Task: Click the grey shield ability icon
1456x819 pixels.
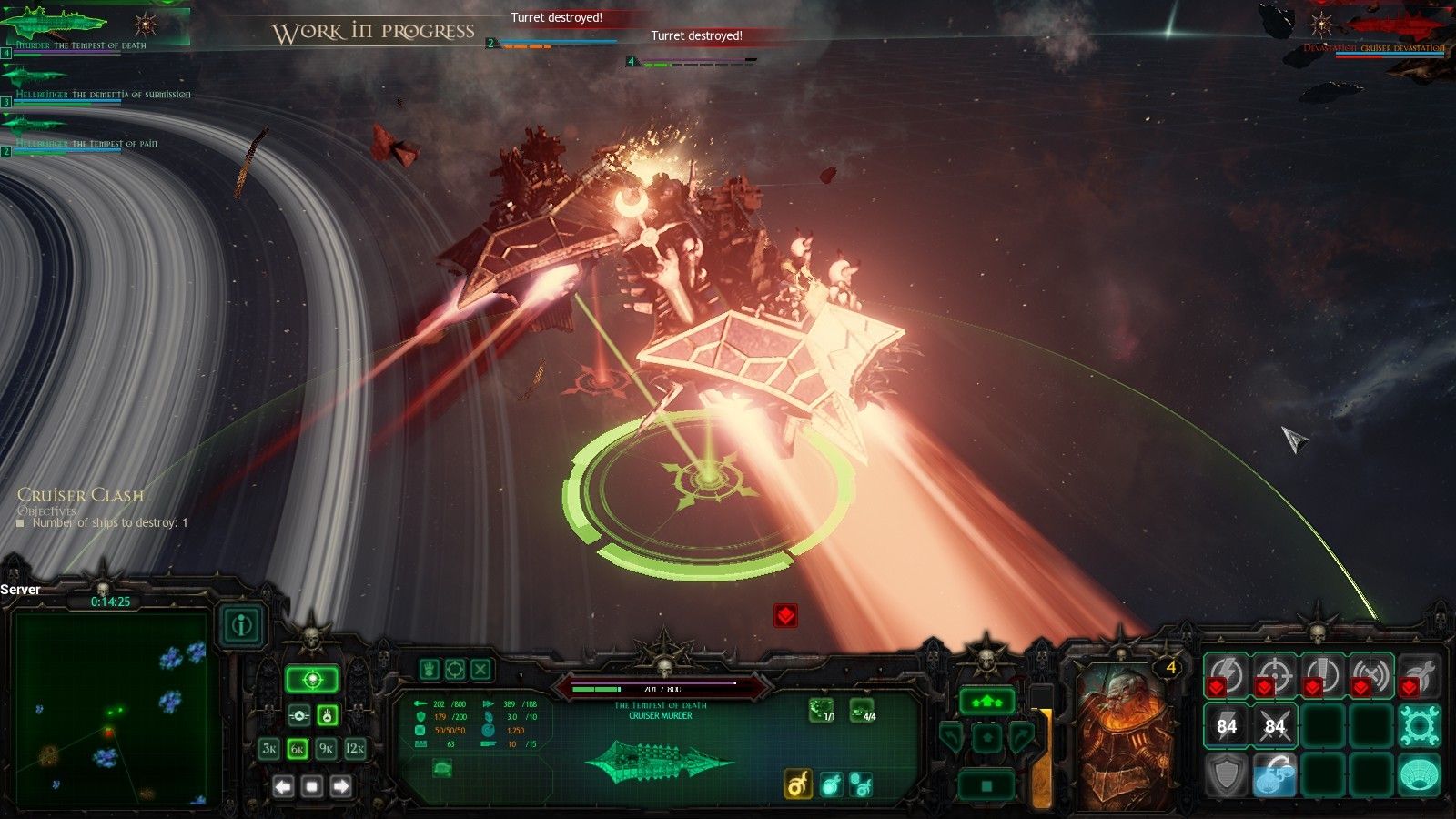Action: 1226,774
